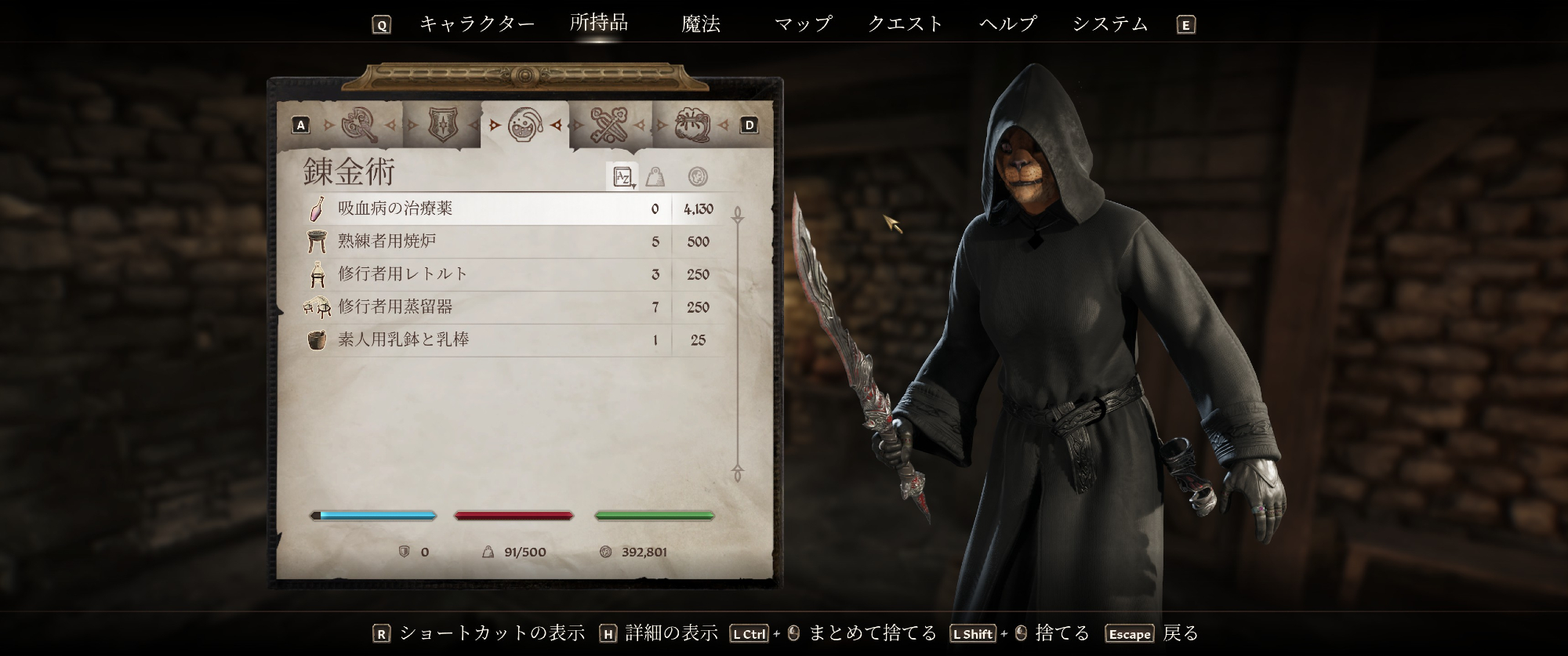1568x656 pixels.
Task: Select the 修行者用レトルト item
Action: tap(486, 274)
